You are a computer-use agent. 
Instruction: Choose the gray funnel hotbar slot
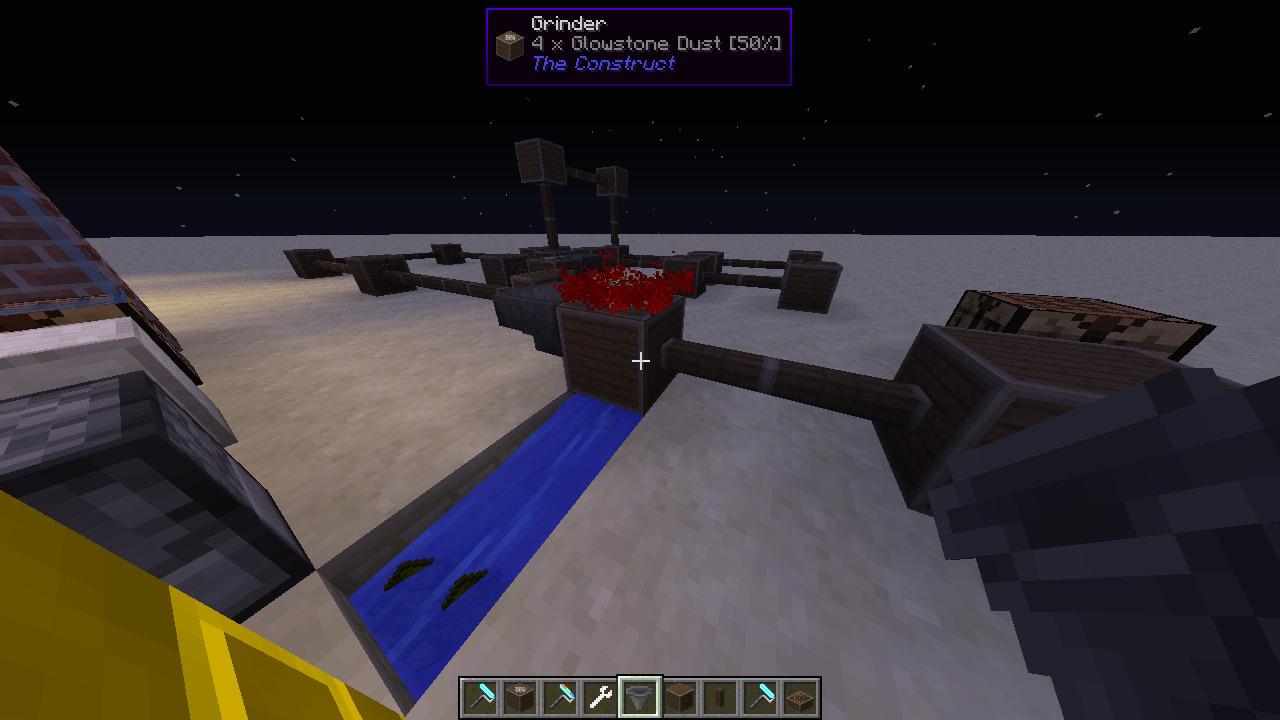click(640, 697)
